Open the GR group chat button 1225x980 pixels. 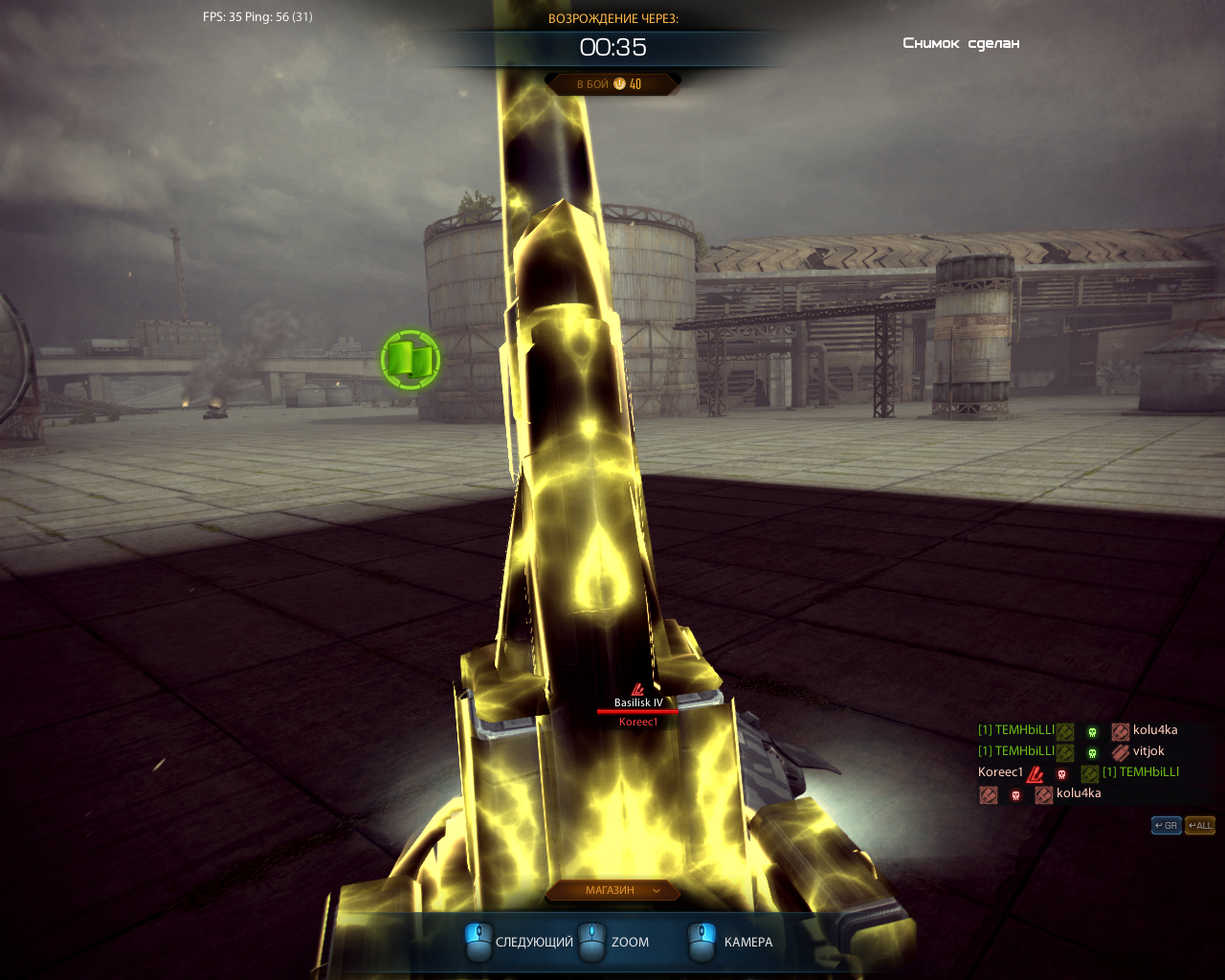[x=1166, y=825]
